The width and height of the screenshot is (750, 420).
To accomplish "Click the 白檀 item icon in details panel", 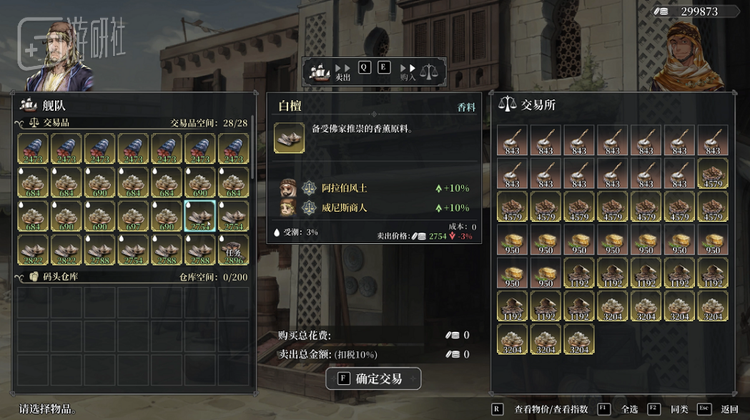I will point(290,138).
